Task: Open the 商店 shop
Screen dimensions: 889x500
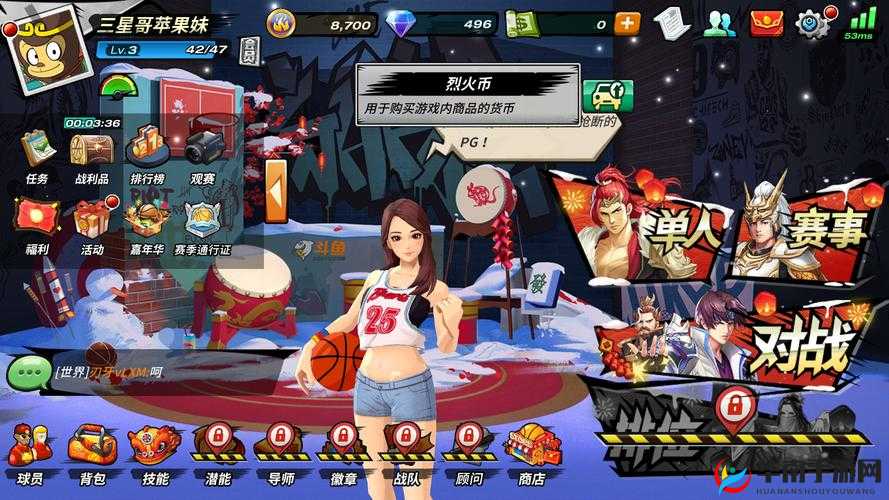Action: (x=525, y=451)
